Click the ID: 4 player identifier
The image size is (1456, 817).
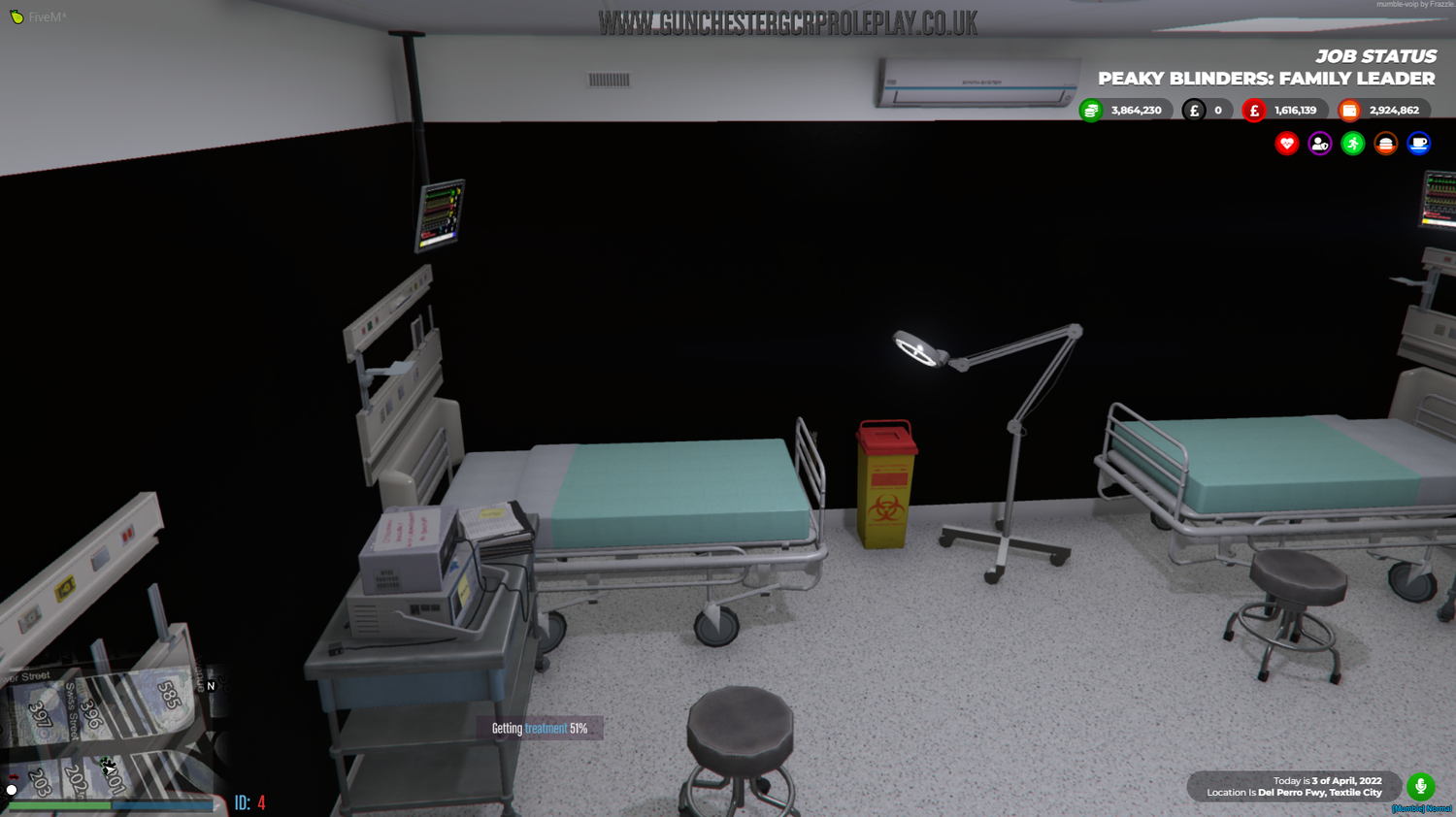249,801
